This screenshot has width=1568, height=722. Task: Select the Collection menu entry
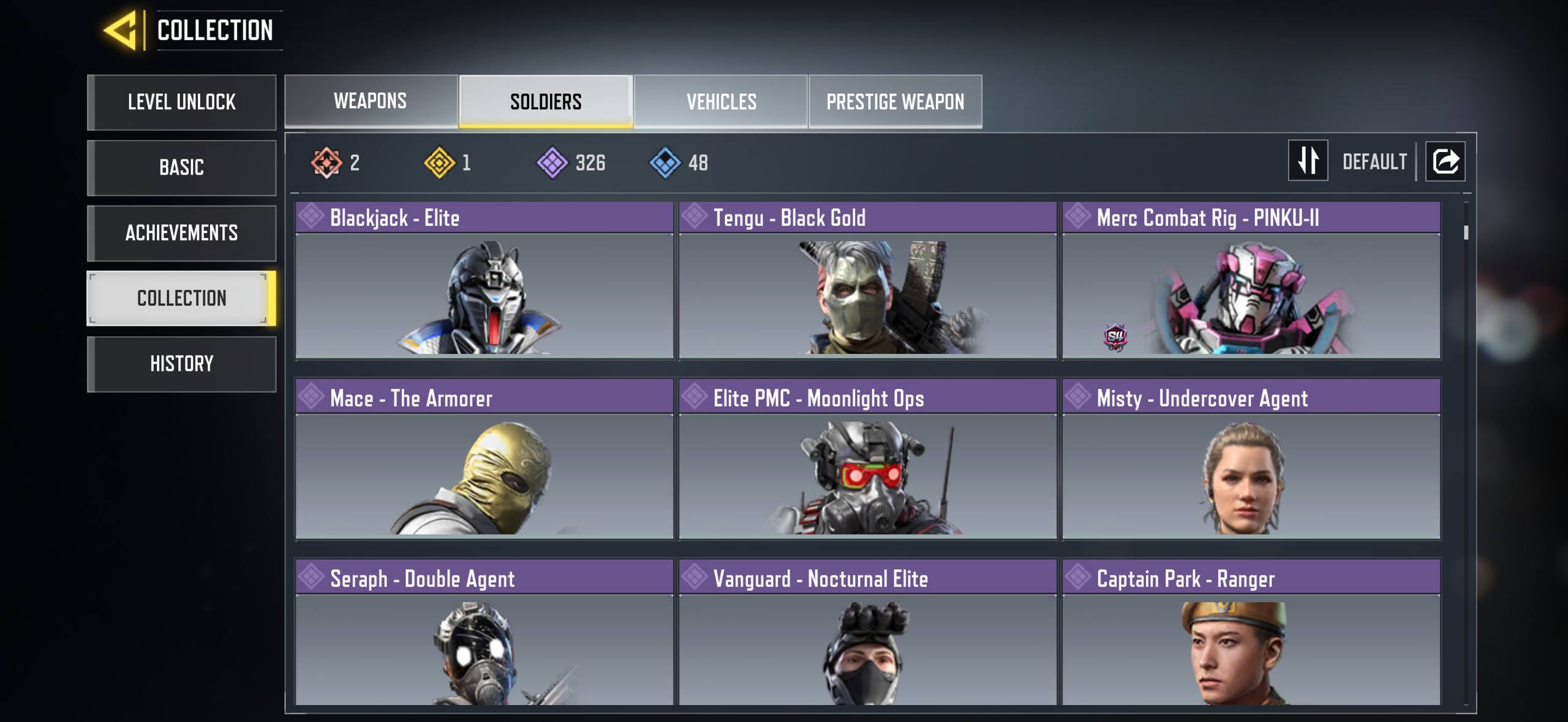181,298
